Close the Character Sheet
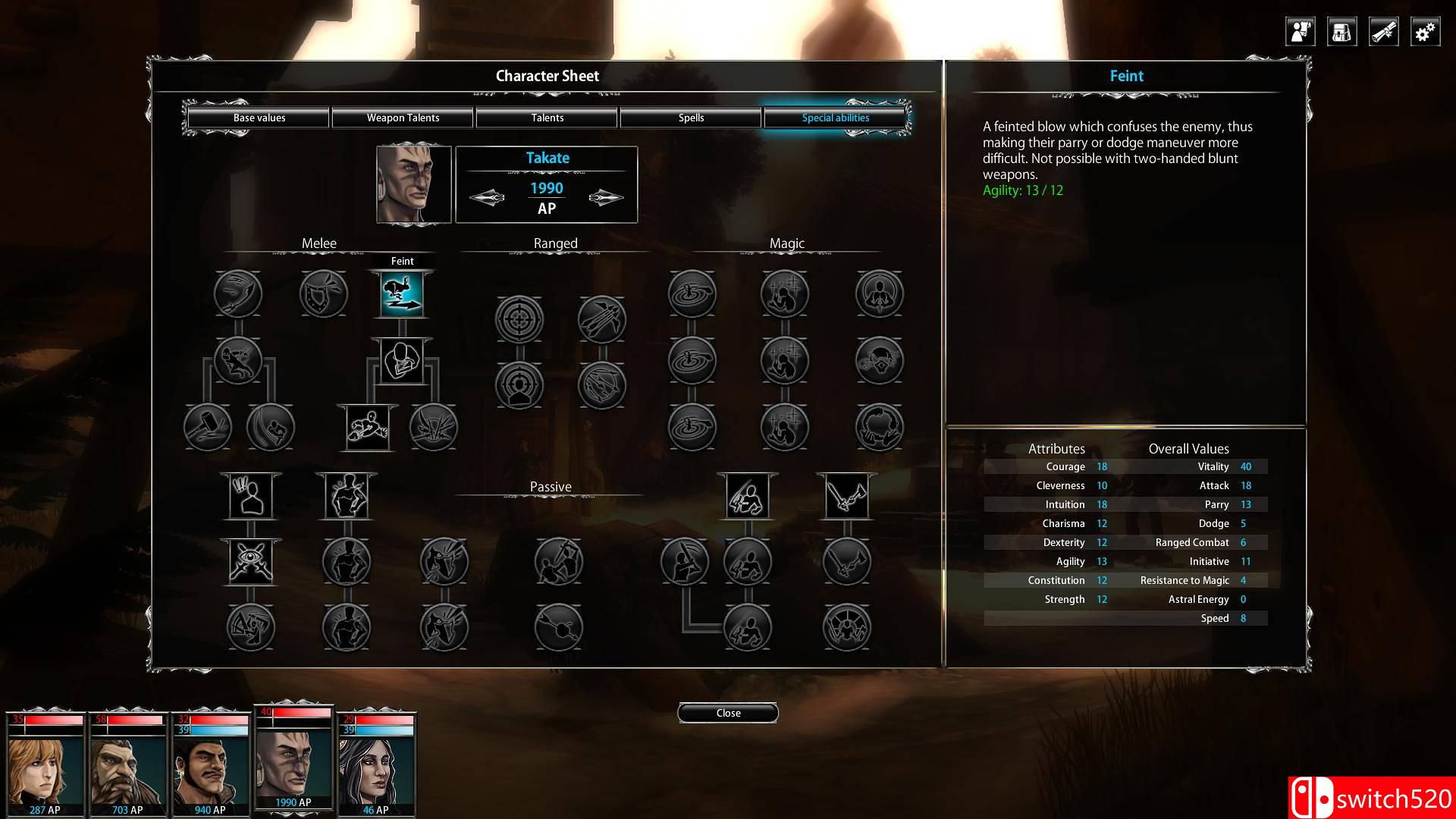The image size is (1456, 819). [x=728, y=713]
